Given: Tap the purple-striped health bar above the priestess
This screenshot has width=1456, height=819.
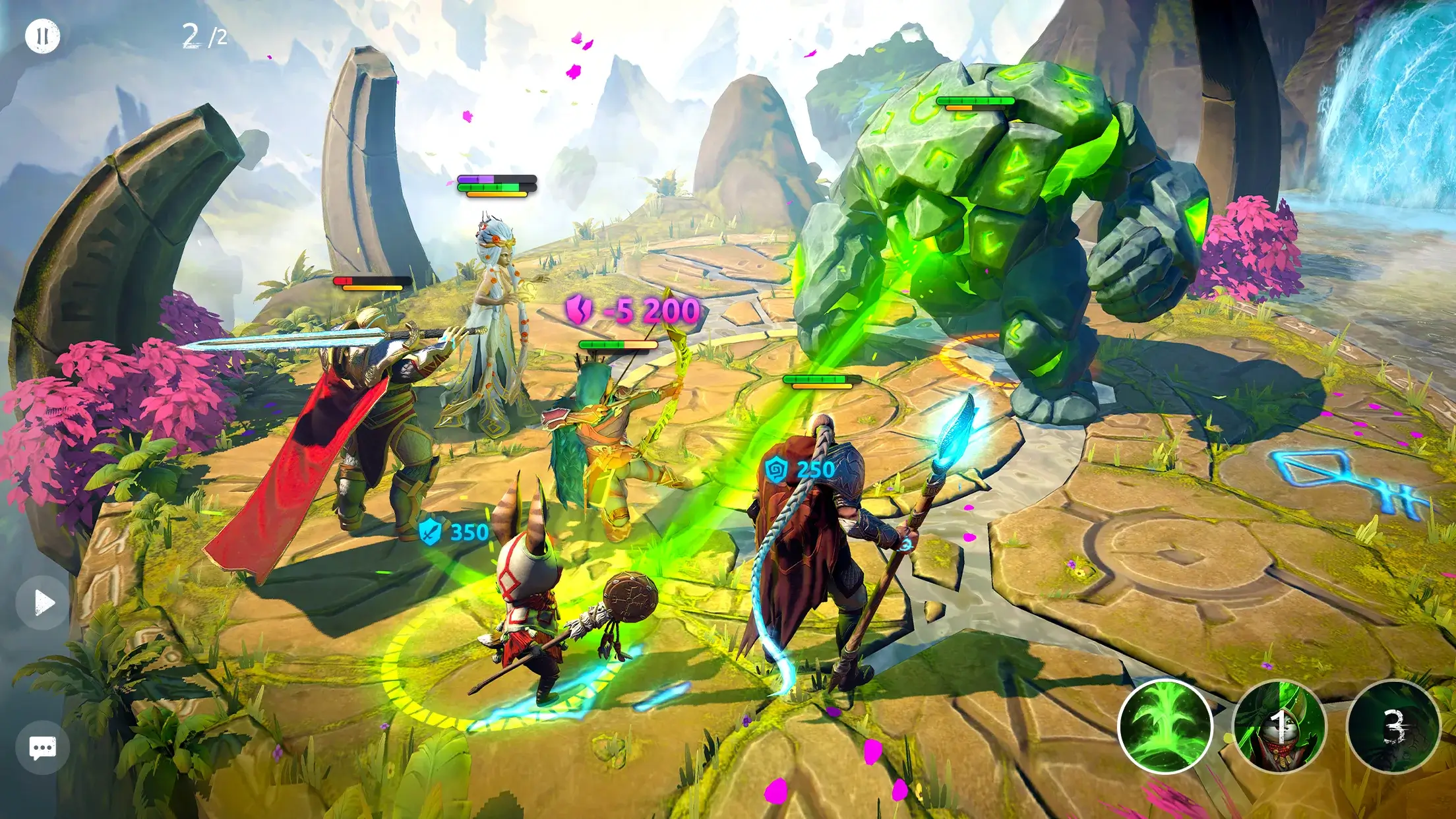Looking at the screenshot, I should pos(494,179).
